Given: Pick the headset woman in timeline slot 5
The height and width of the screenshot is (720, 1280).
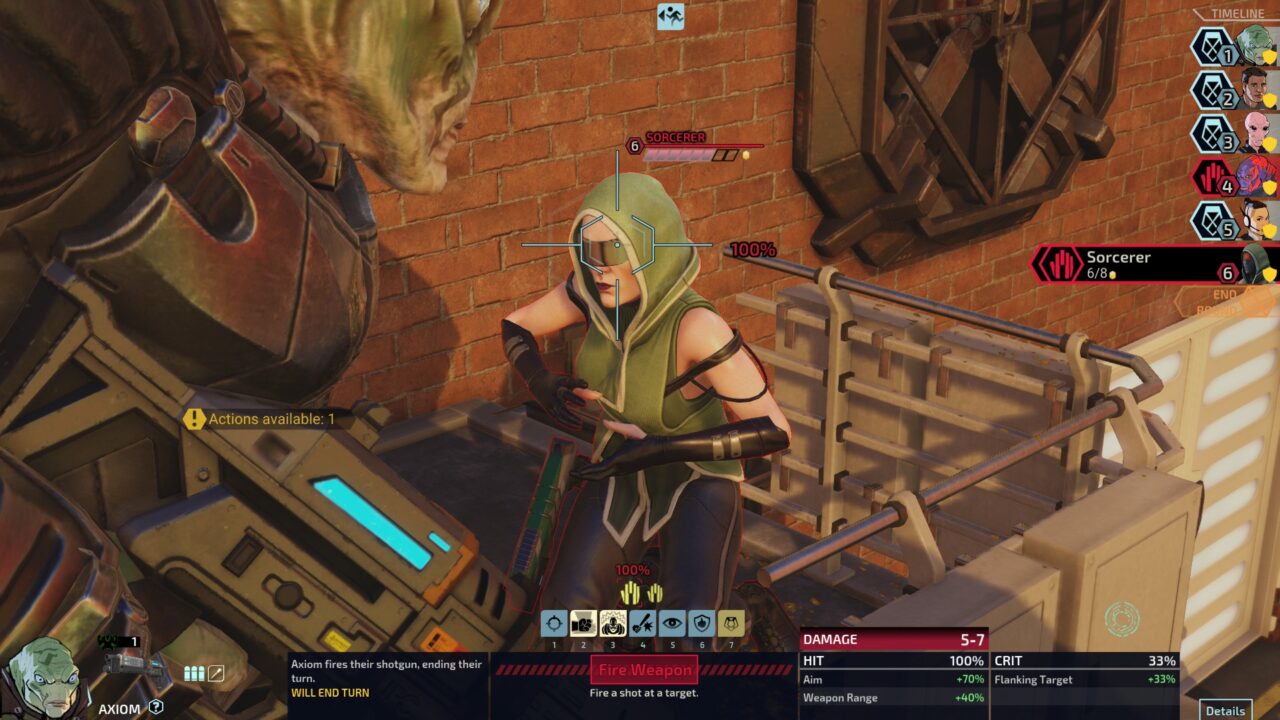Looking at the screenshot, I should coord(1255,220).
